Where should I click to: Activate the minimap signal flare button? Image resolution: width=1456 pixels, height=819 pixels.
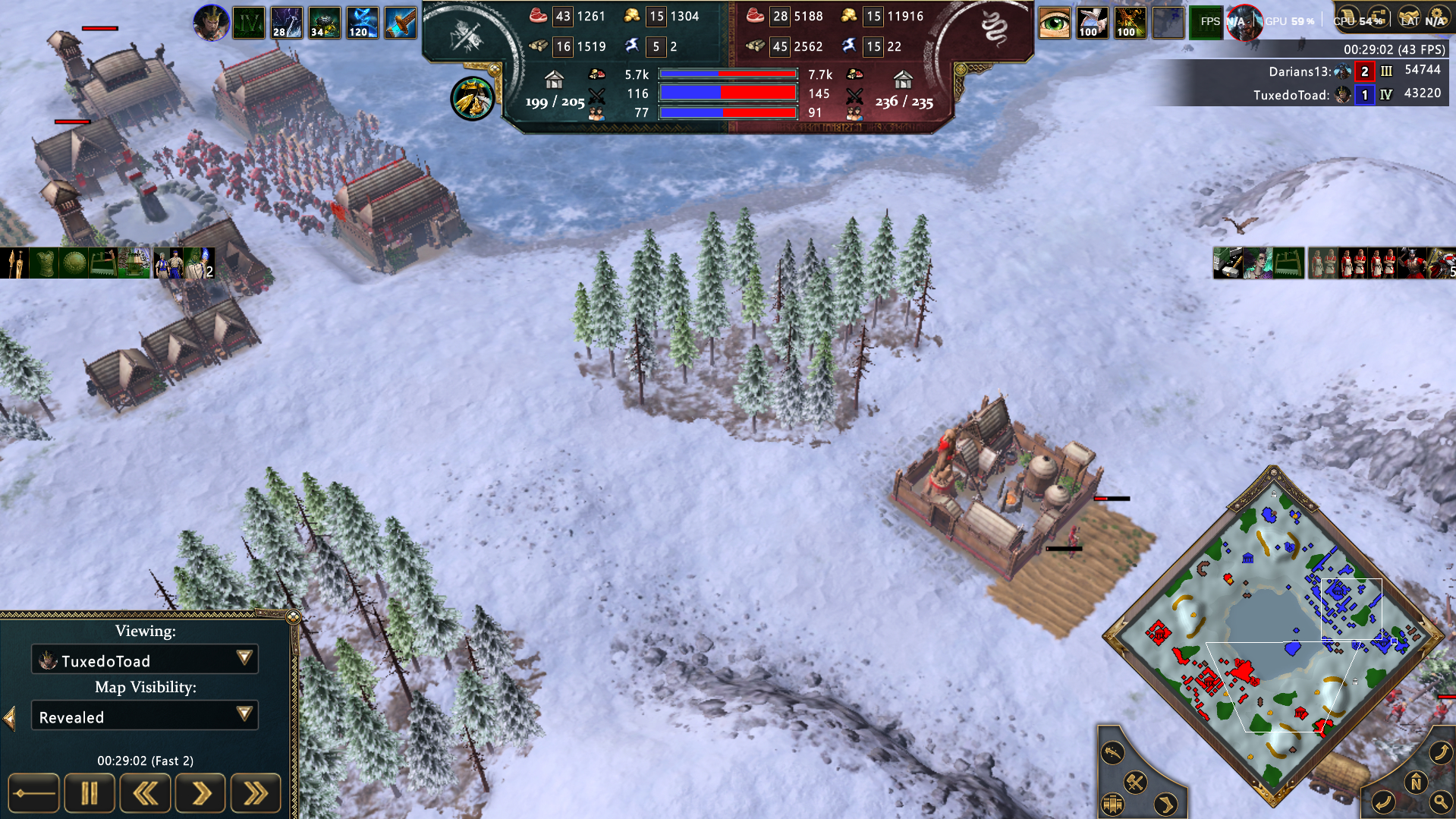click(x=1112, y=752)
